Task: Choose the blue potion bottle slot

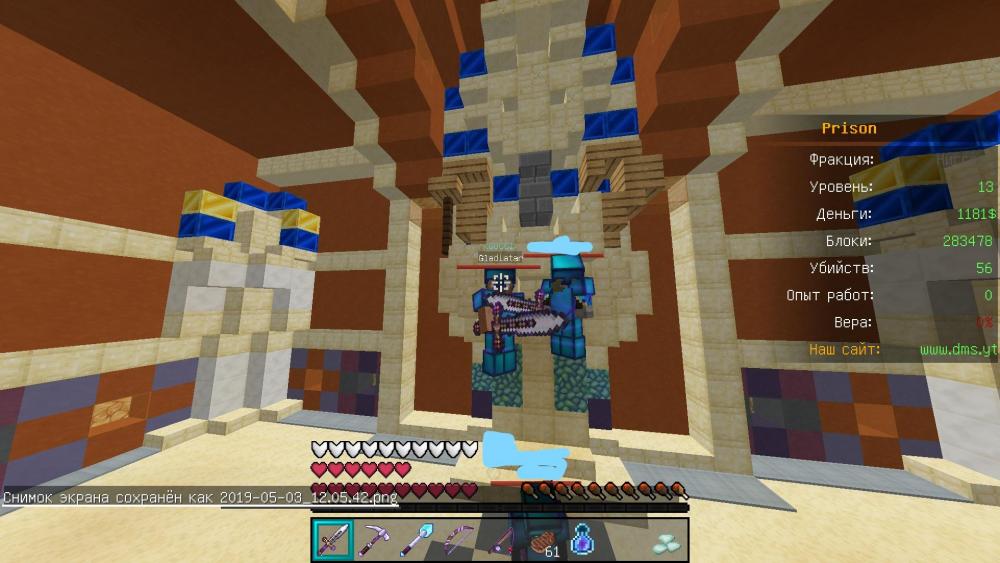Action: tap(583, 541)
